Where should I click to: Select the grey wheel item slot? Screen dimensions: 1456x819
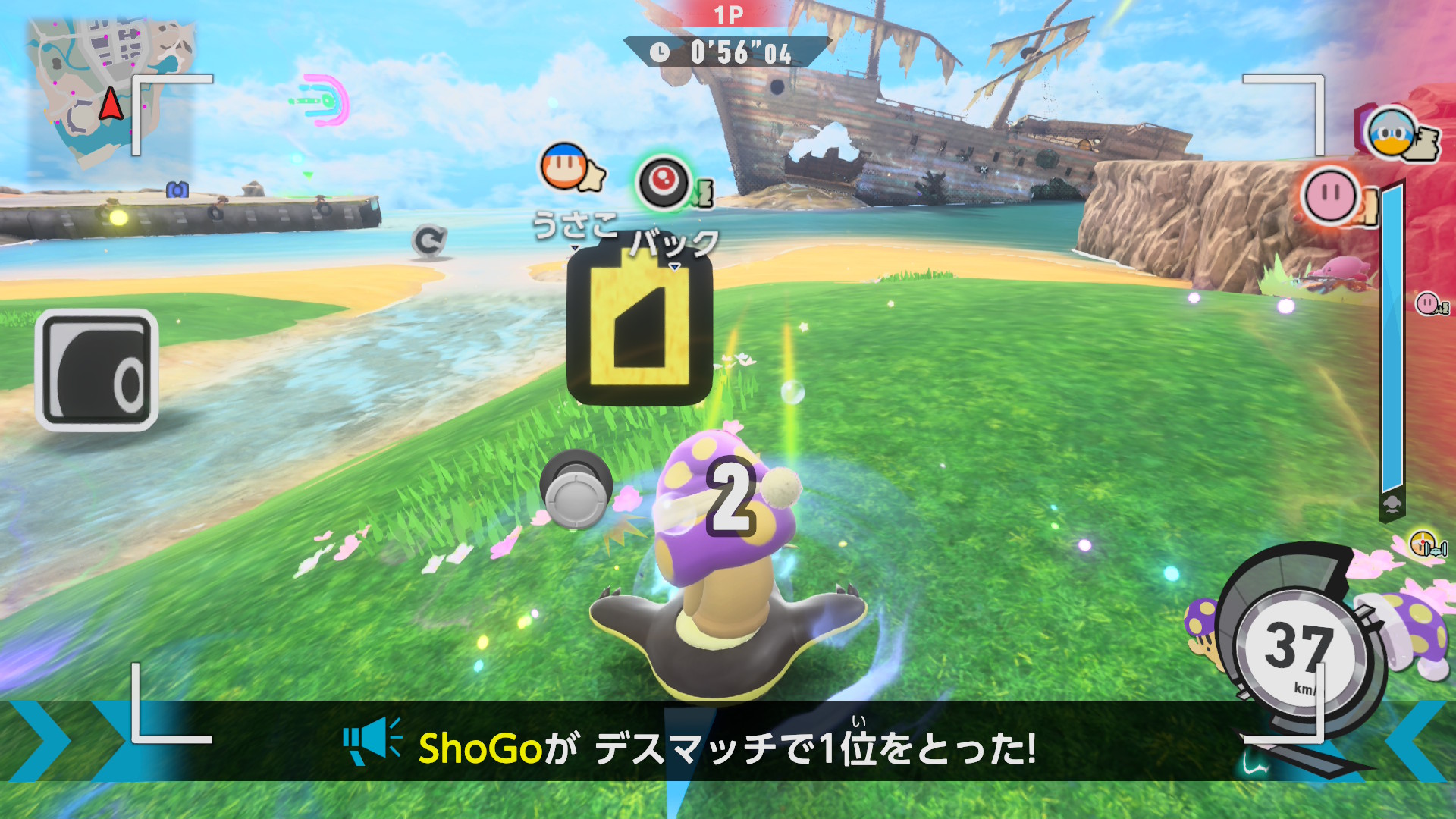[96, 371]
